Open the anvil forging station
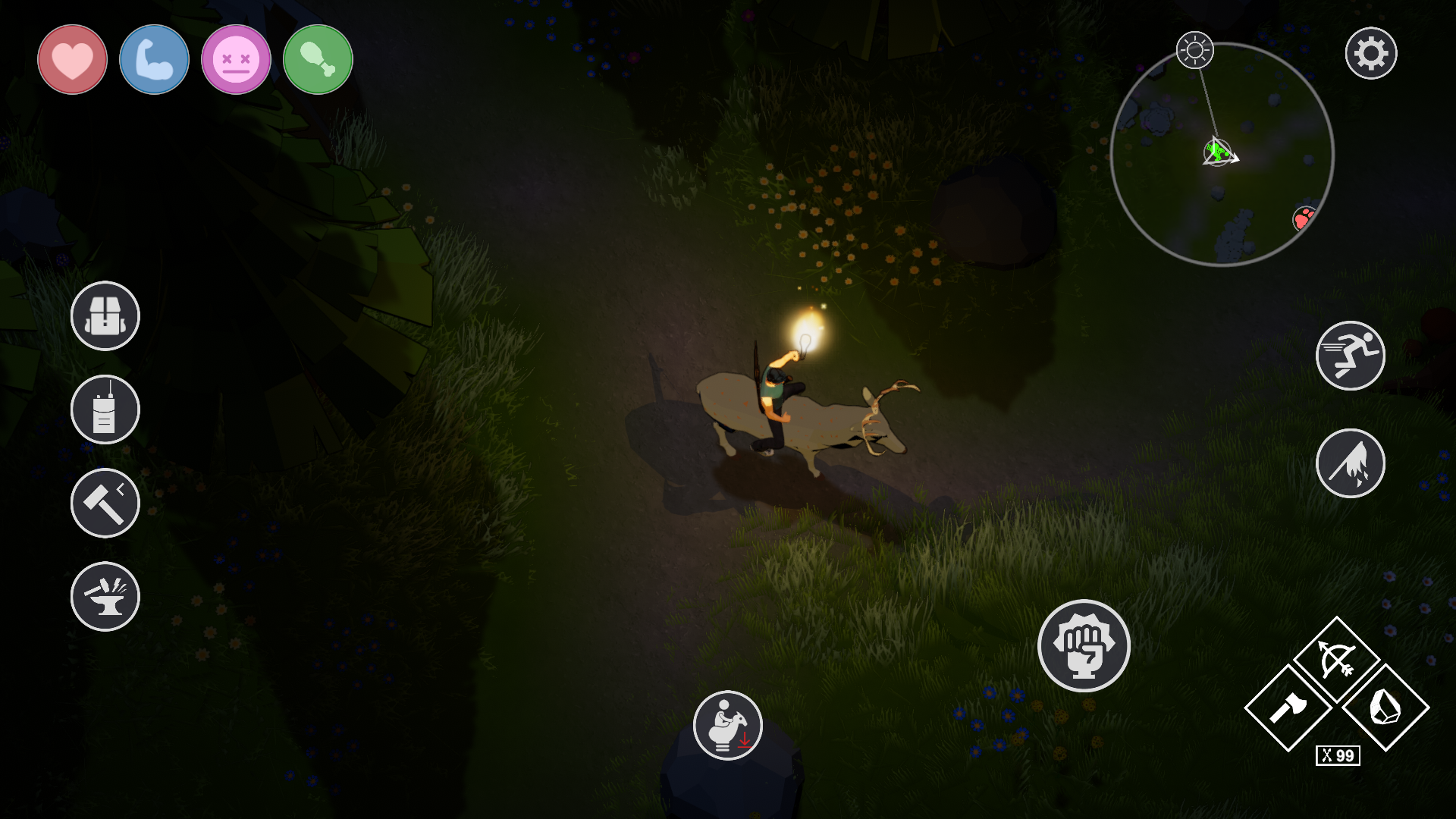The height and width of the screenshot is (819, 1456). tap(104, 597)
